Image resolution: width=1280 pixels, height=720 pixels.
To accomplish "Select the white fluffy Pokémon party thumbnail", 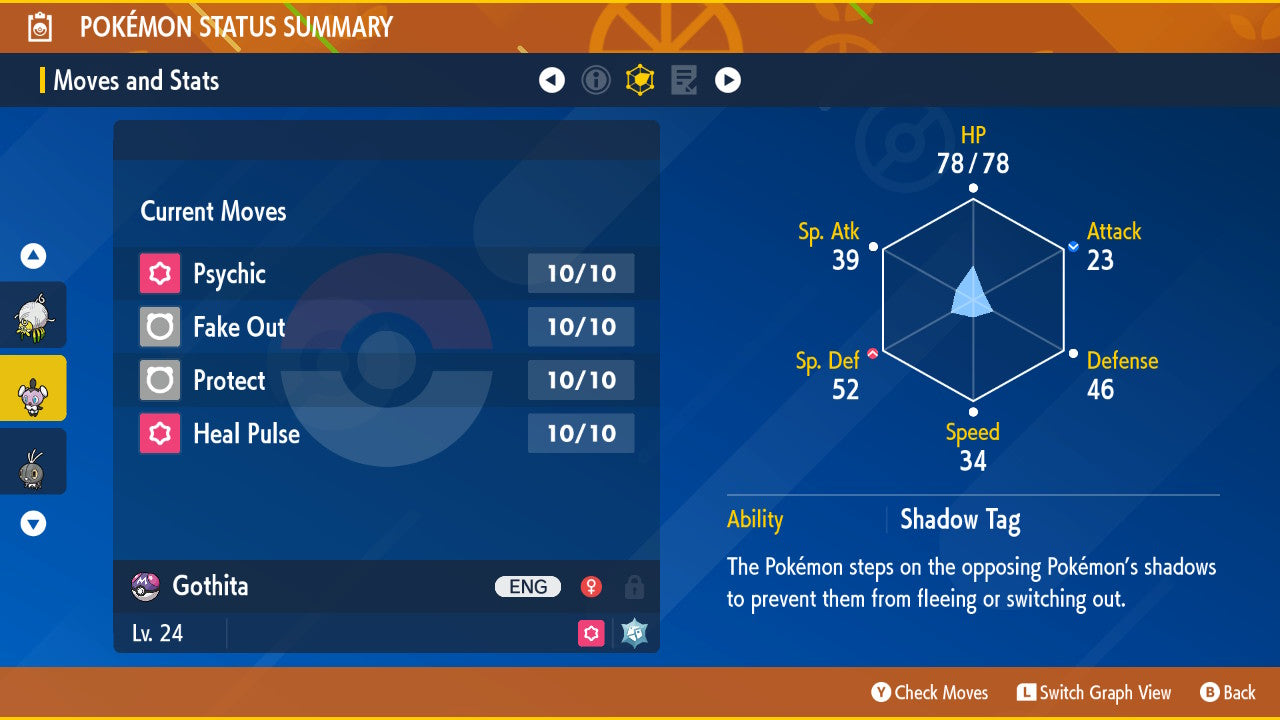I will (x=32, y=315).
